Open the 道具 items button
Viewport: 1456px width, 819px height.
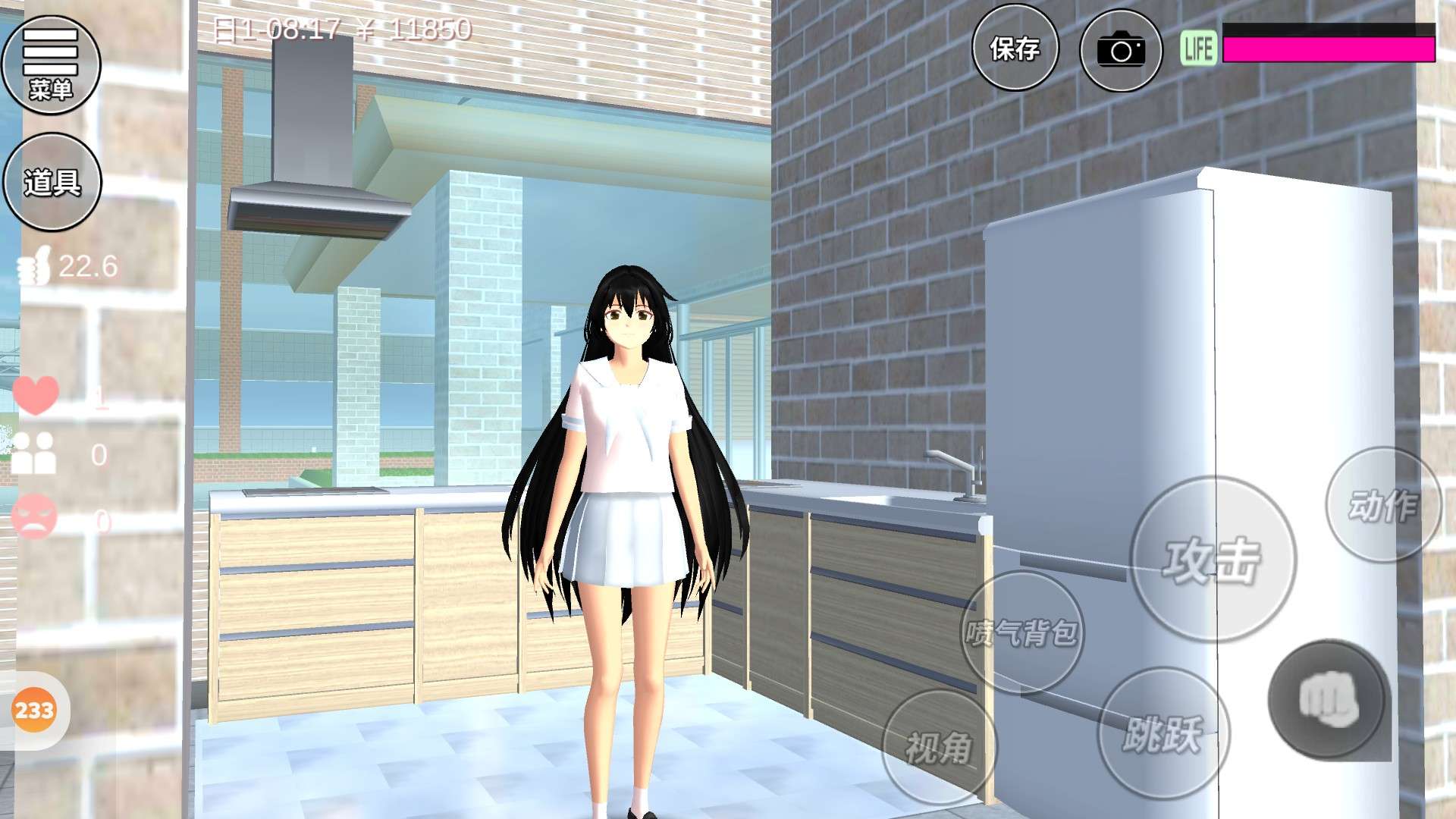(52, 182)
